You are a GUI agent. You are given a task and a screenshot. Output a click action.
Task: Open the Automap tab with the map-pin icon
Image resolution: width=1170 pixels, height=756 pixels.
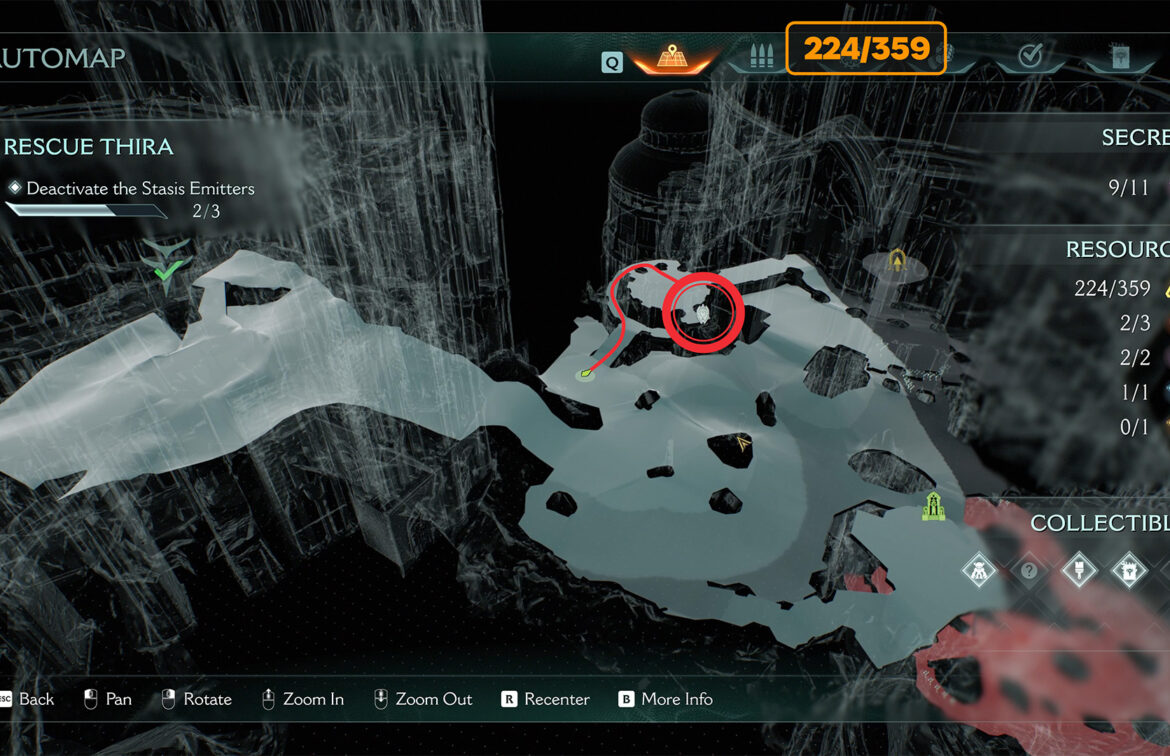(672, 58)
